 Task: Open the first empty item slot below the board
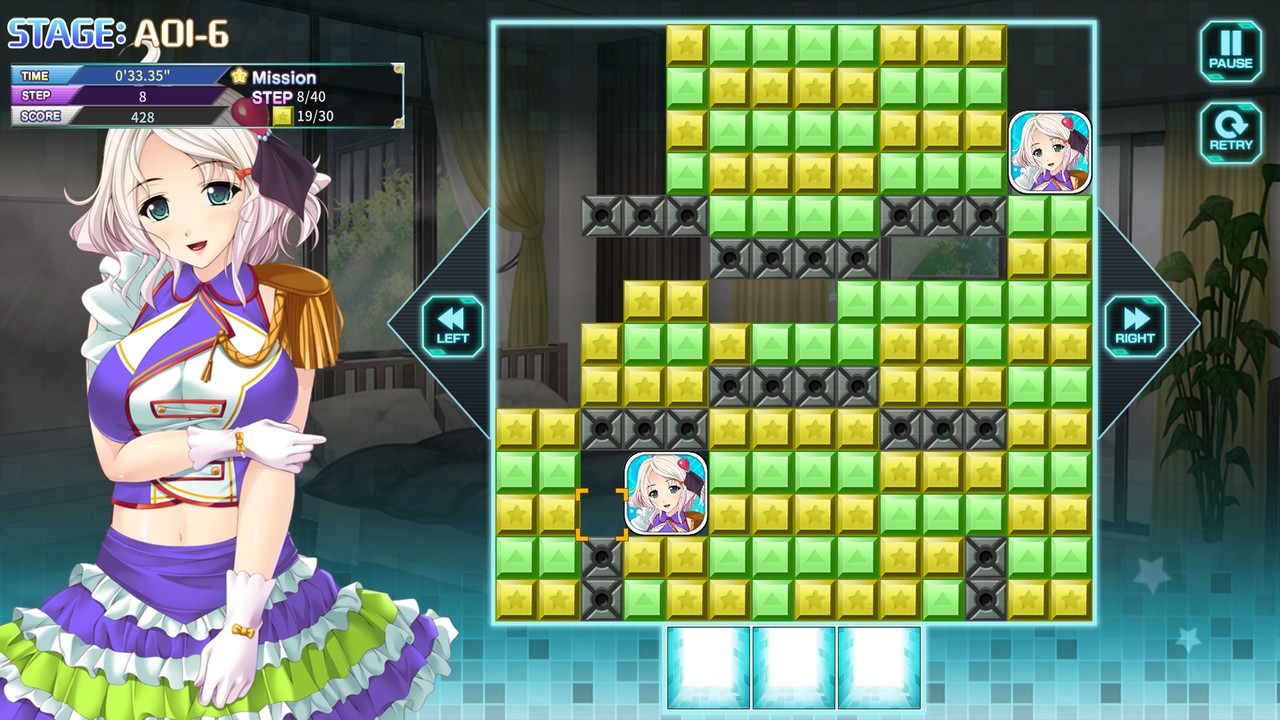pos(710,665)
